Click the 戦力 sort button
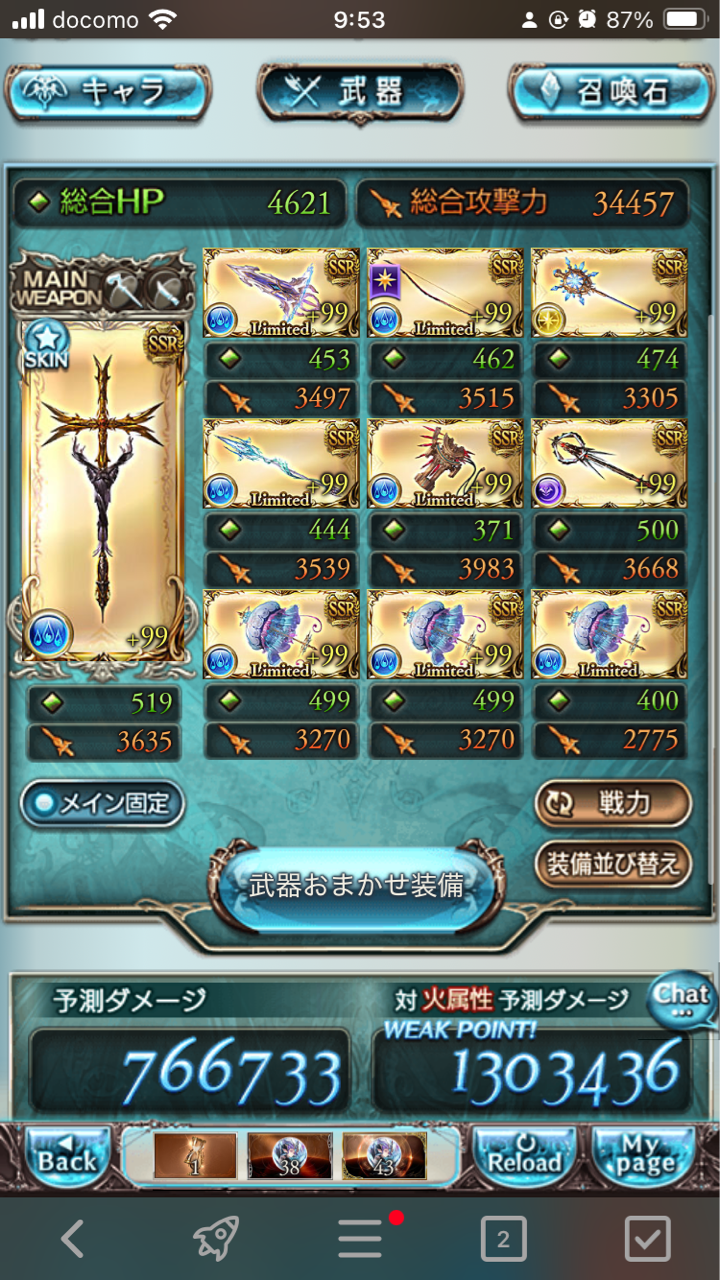 (x=612, y=803)
